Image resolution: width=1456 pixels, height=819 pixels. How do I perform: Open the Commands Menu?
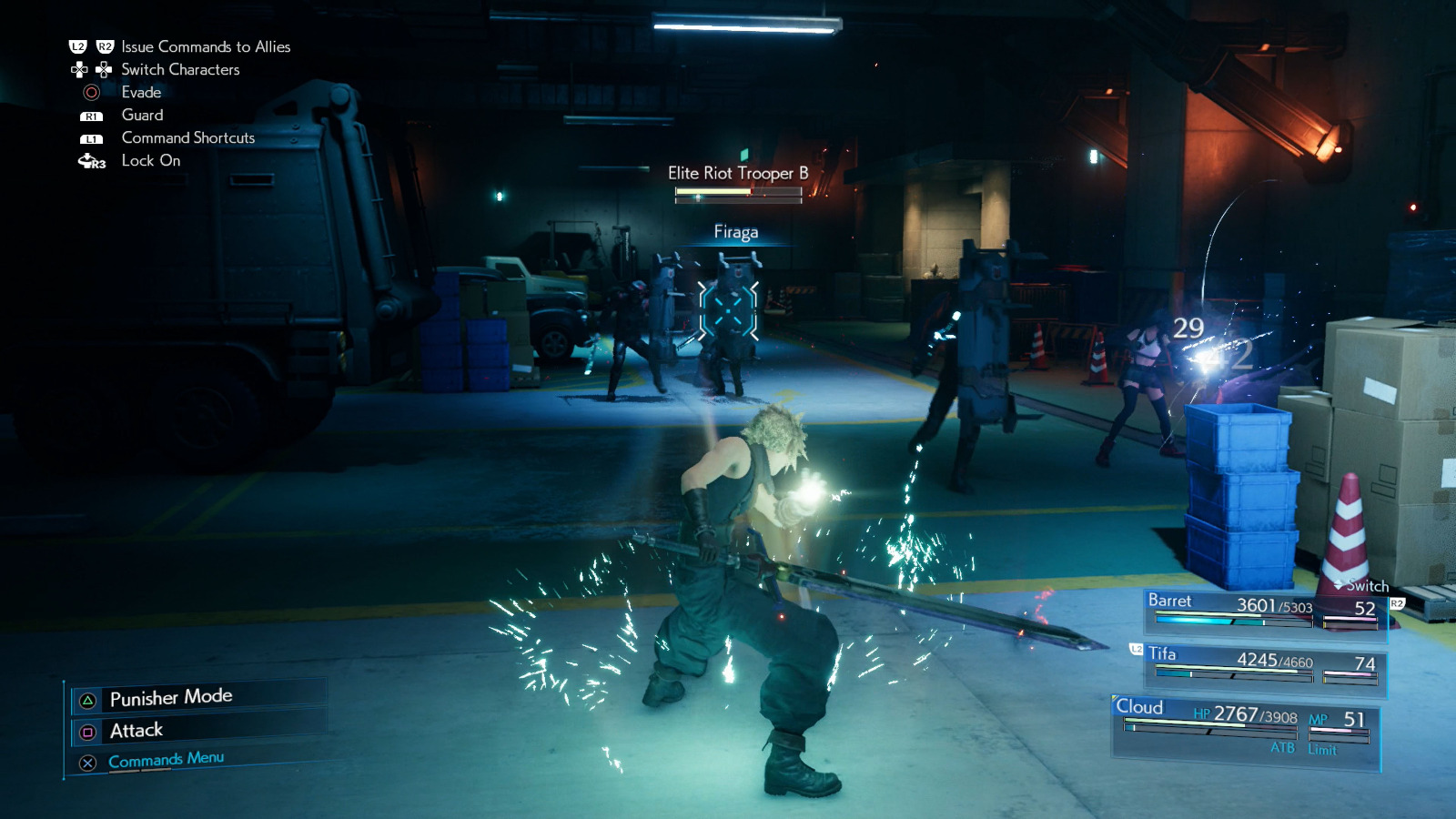coord(164,759)
